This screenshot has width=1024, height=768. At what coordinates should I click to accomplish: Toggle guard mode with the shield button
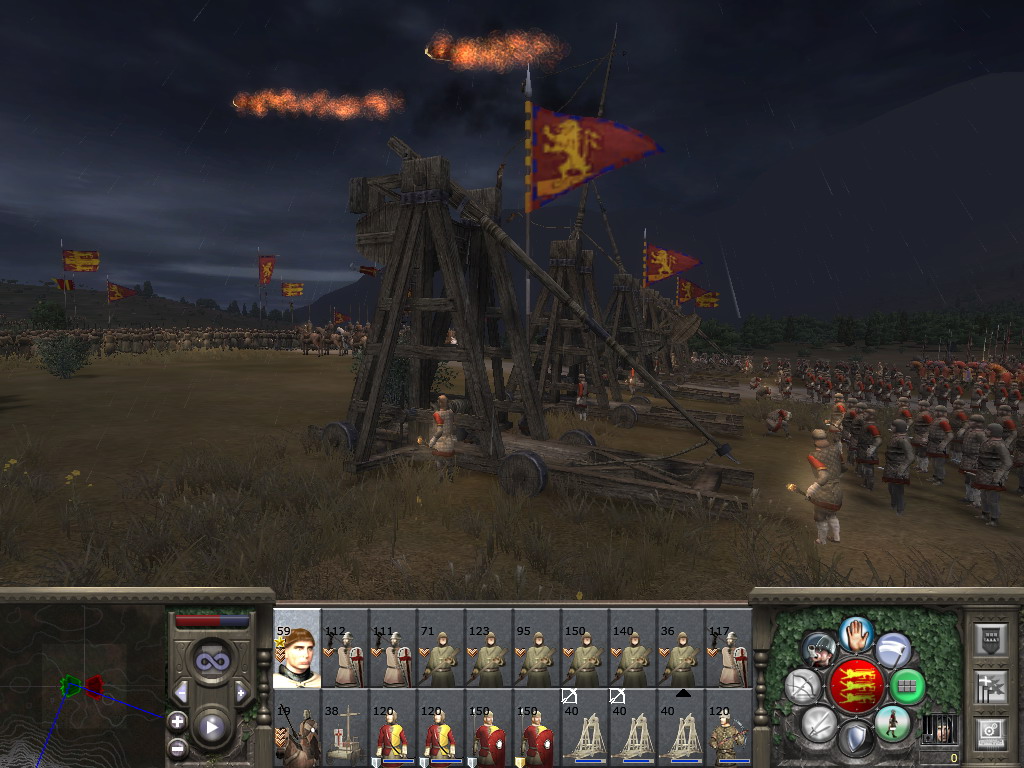(855, 740)
